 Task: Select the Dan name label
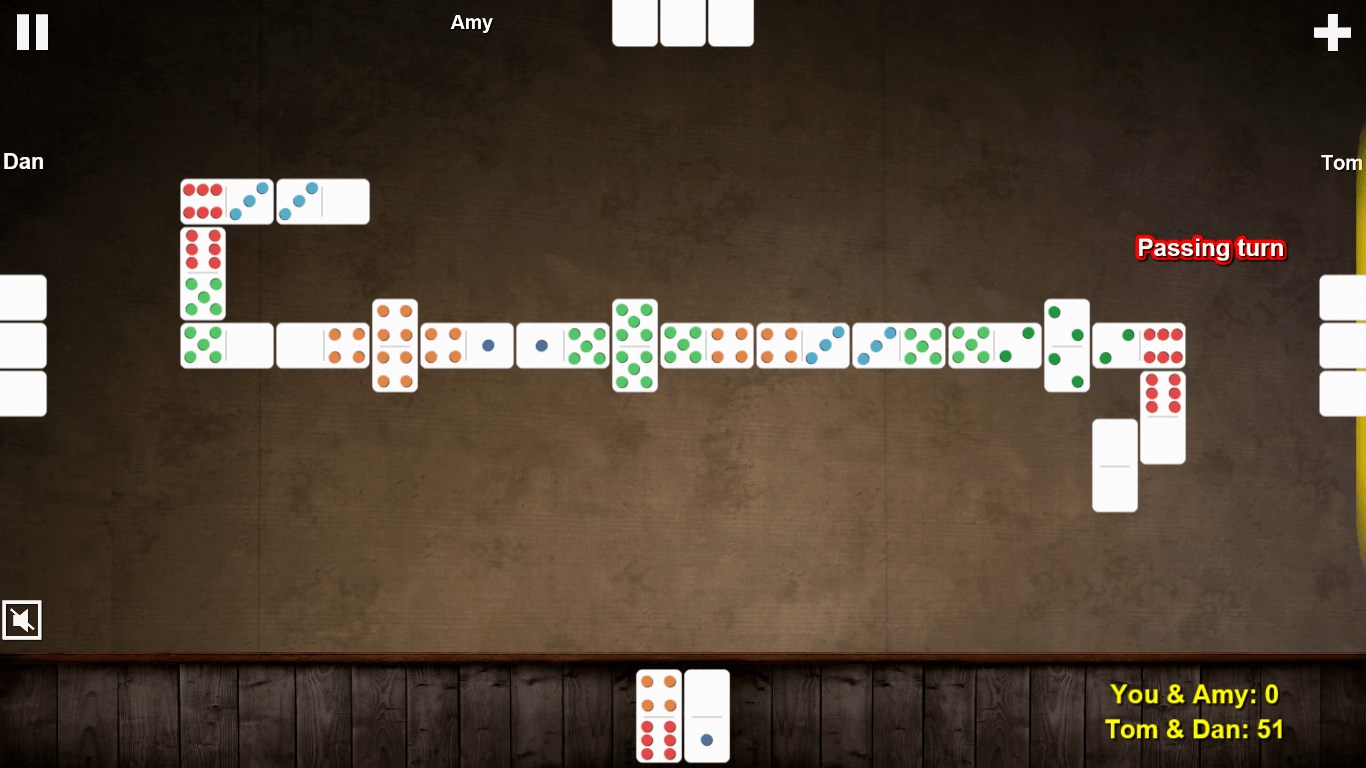[x=23, y=161]
